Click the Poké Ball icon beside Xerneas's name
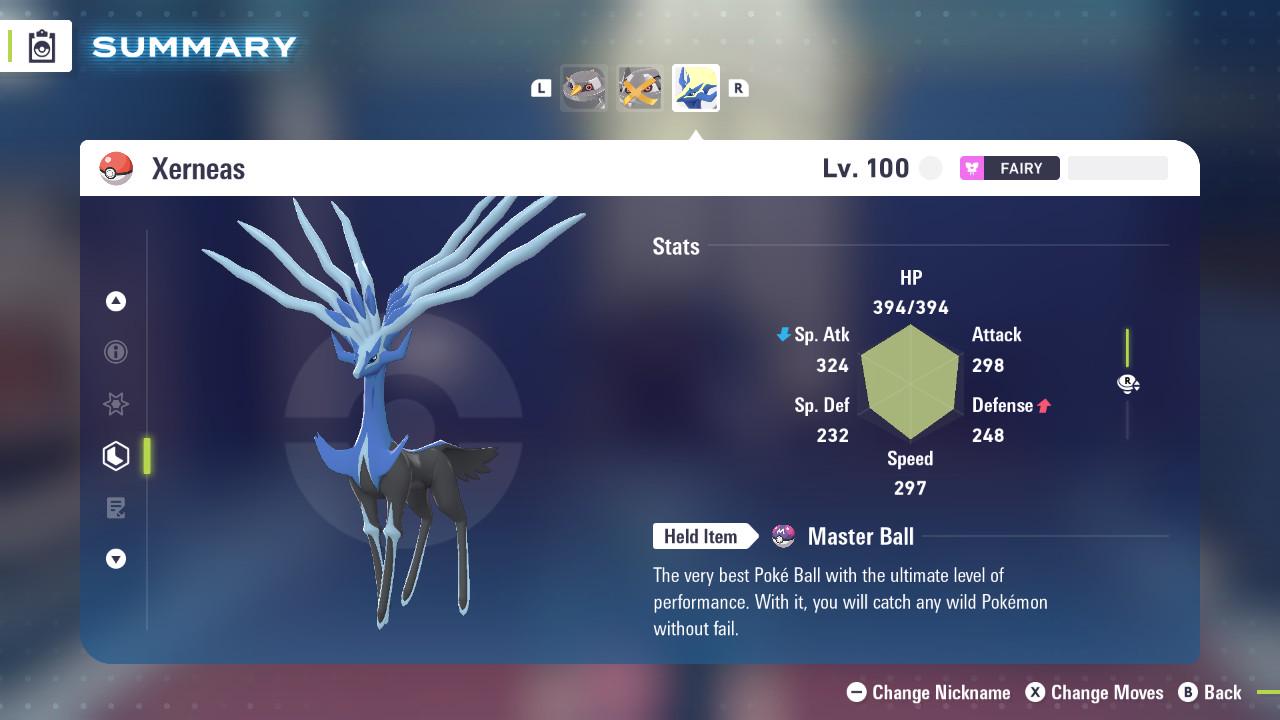This screenshot has width=1280, height=720. pos(116,168)
